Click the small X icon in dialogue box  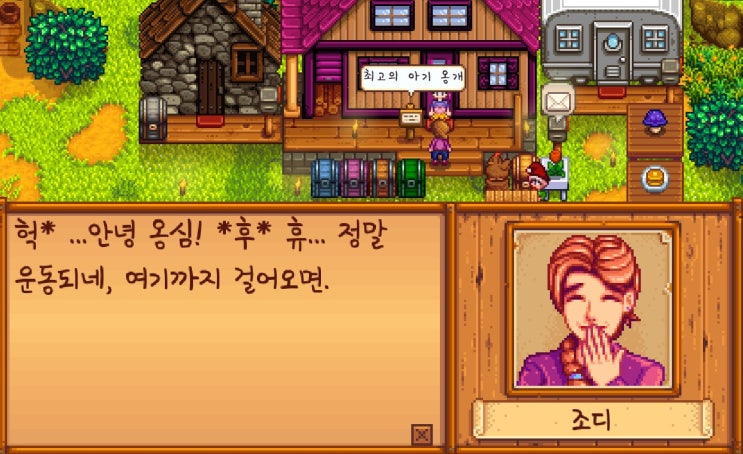(x=421, y=433)
